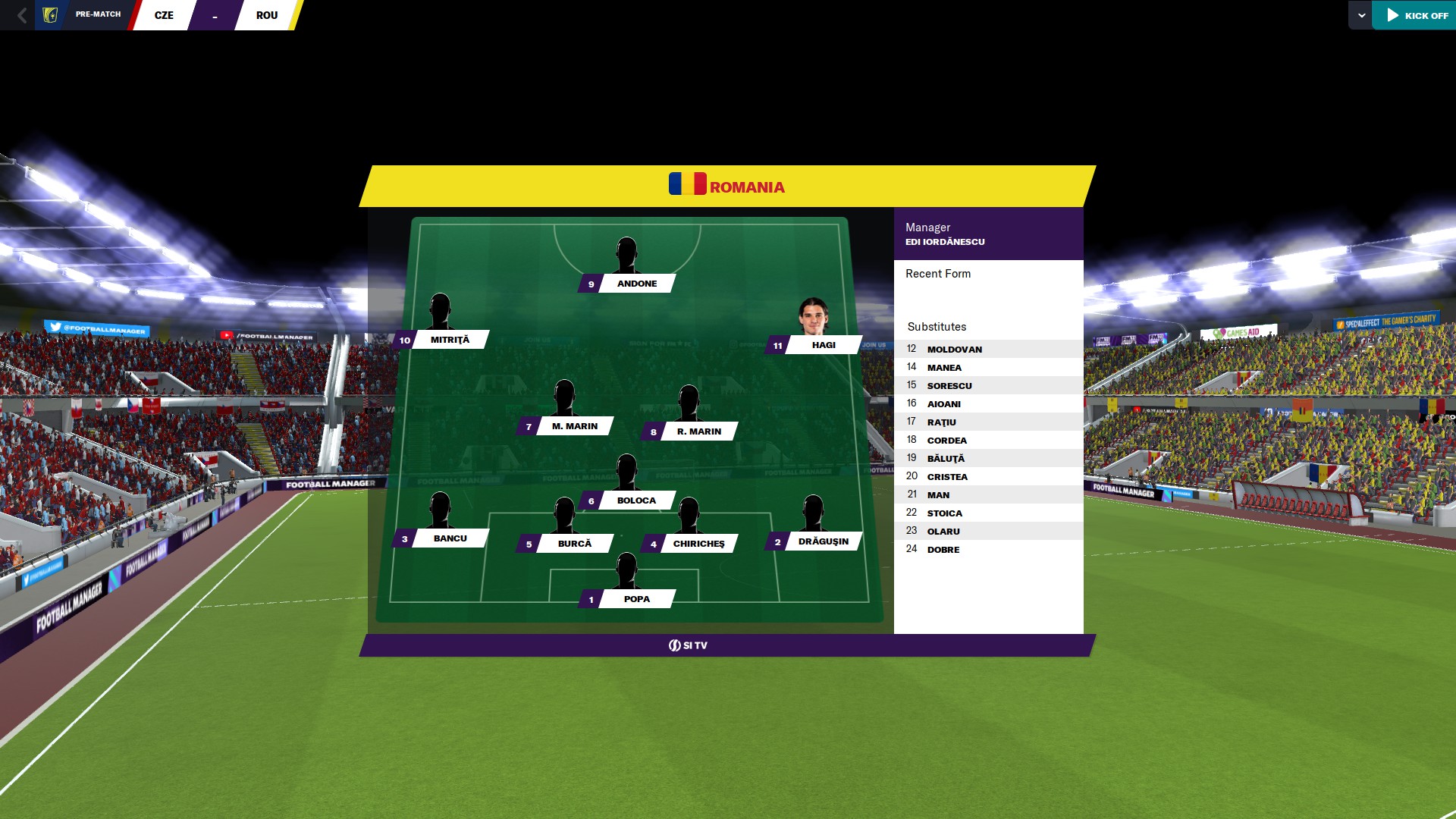Select Hagi's player label
The image size is (1456, 819).
[x=823, y=345]
